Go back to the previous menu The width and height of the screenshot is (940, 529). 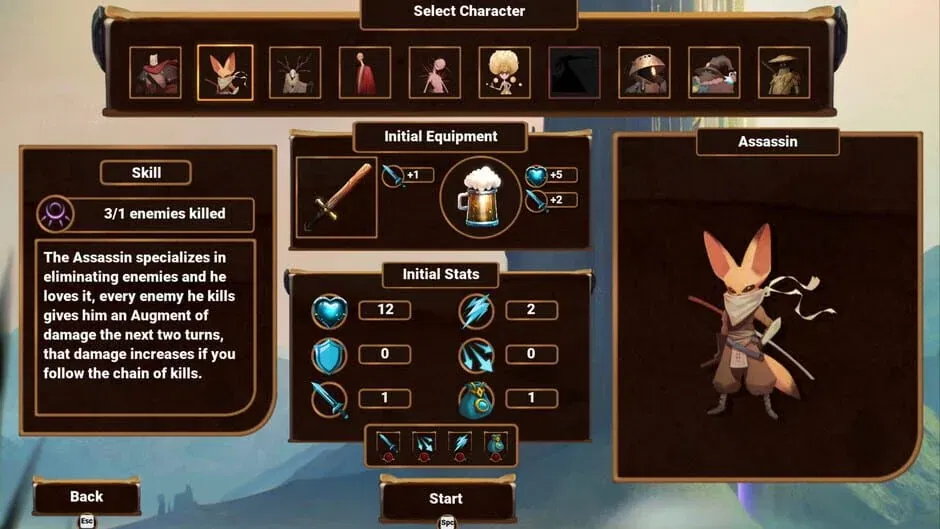point(87,496)
